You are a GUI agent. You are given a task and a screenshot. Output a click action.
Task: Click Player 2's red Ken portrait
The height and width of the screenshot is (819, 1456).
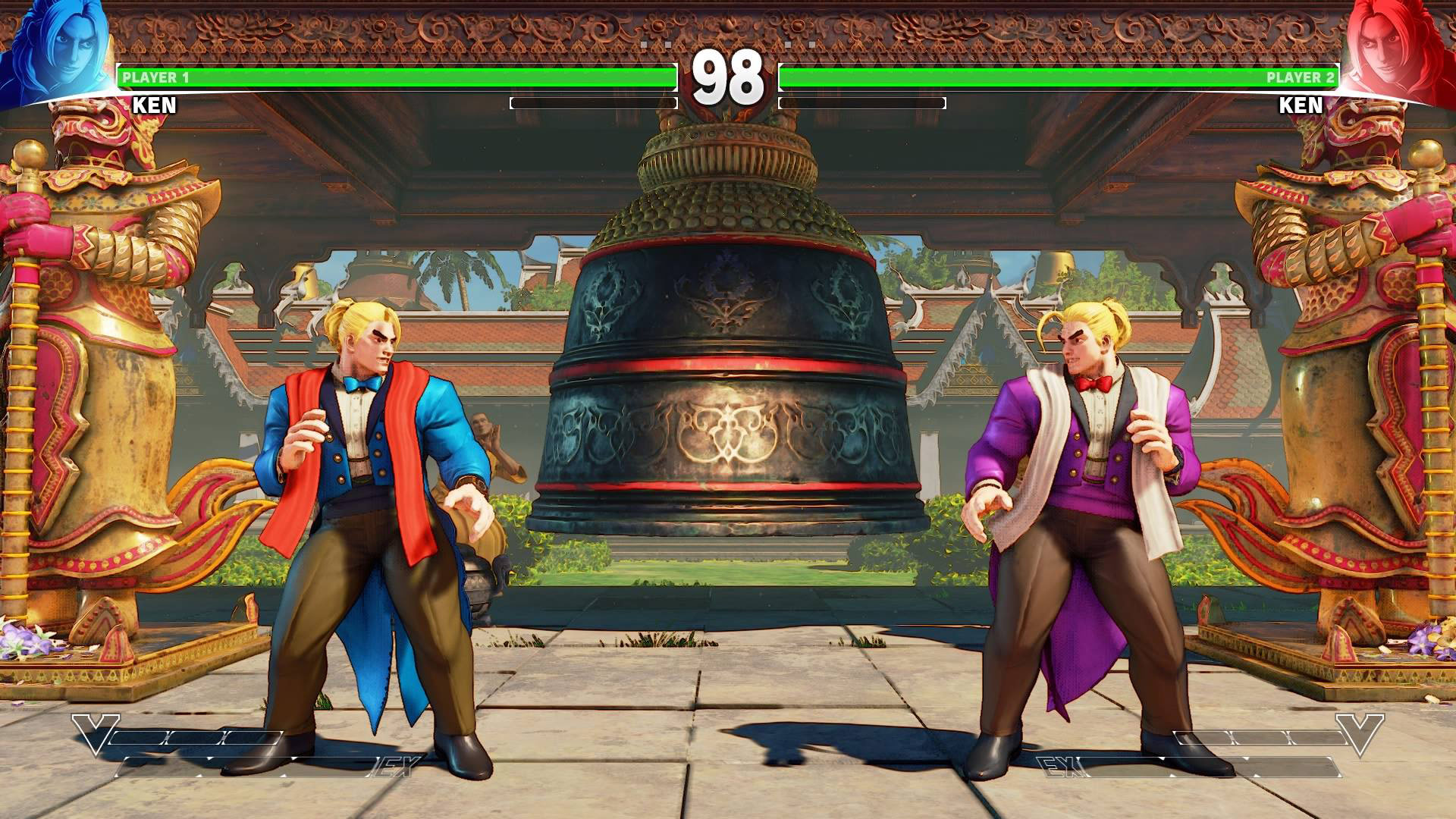pyautogui.click(x=1400, y=52)
